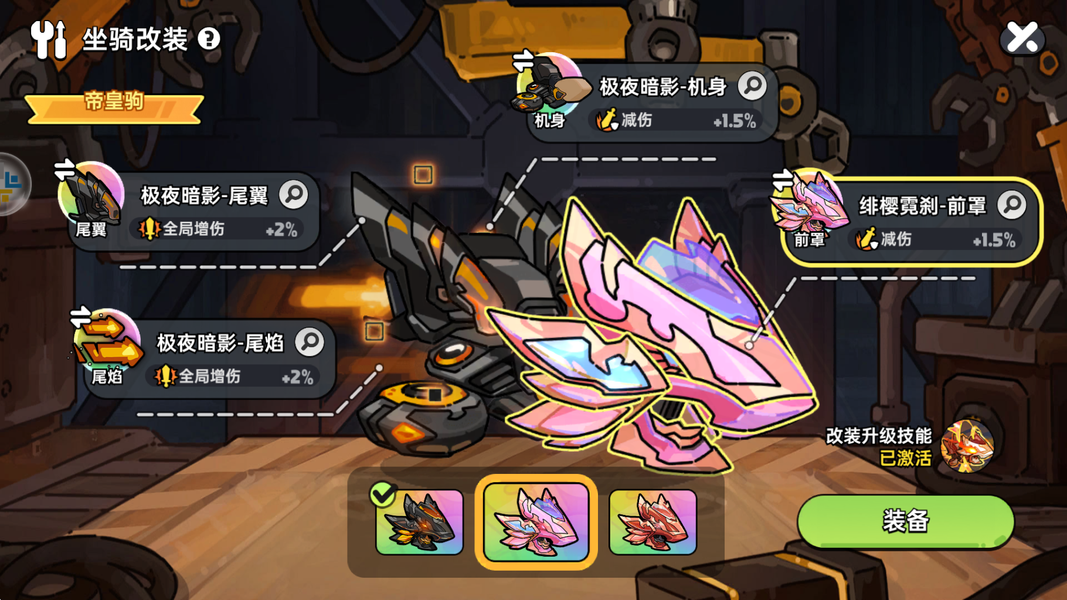Select the pink sakura front cover thumbnail
The width and height of the screenshot is (1067, 600).
(536, 521)
